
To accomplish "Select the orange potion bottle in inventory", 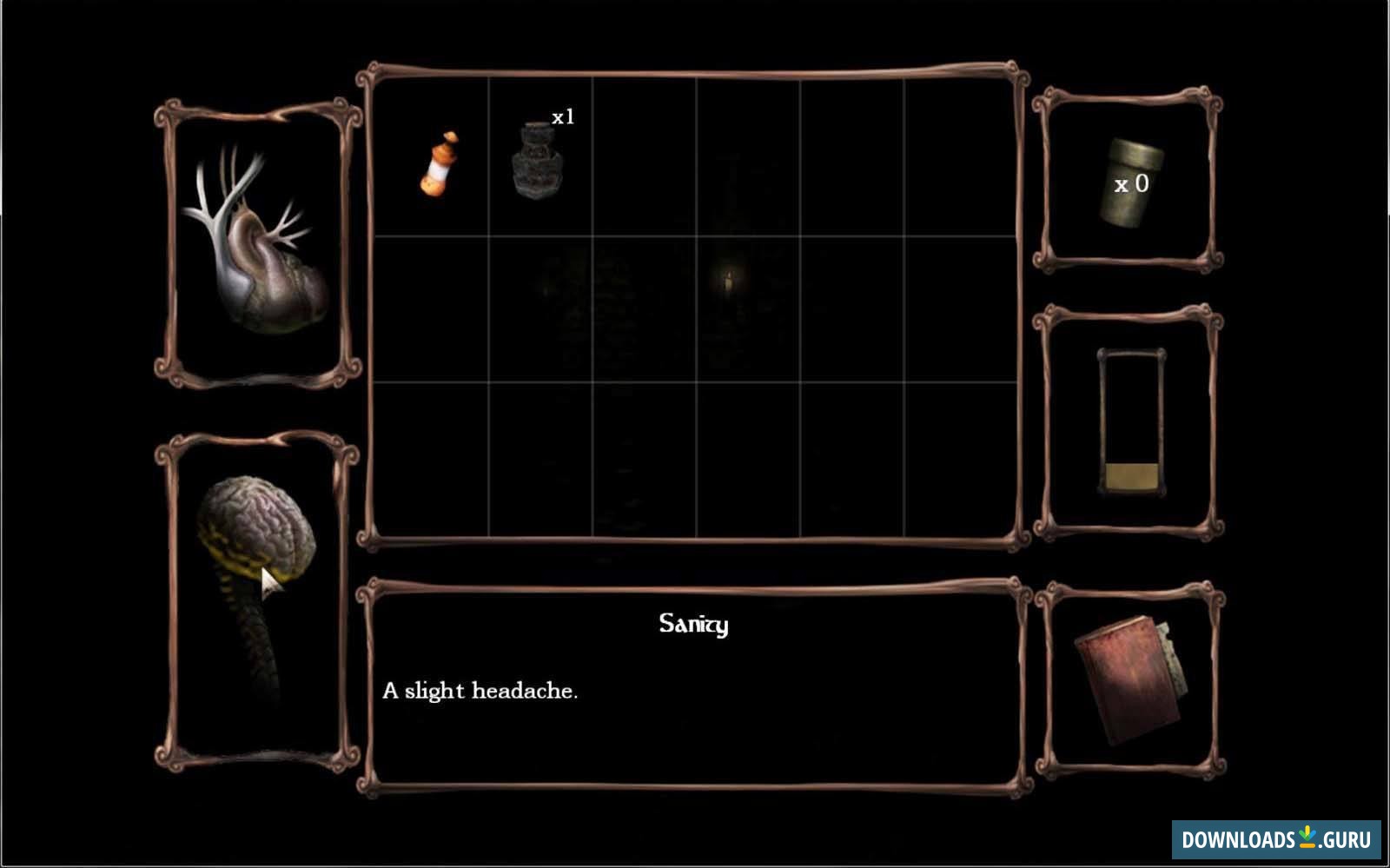I will click(439, 162).
